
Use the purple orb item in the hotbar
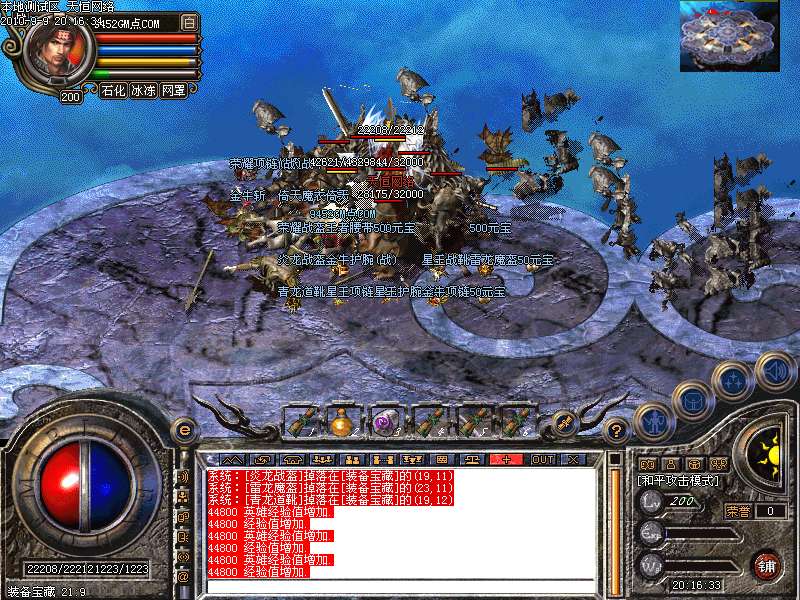click(x=386, y=422)
